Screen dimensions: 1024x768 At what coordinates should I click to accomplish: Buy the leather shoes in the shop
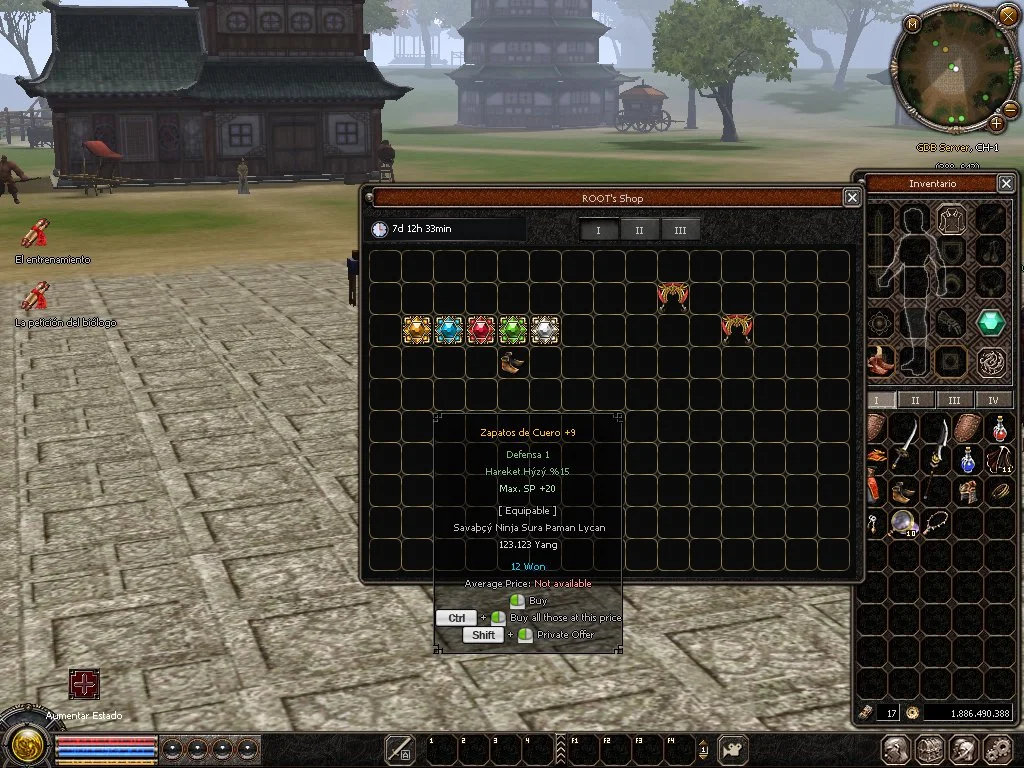[512, 363]
